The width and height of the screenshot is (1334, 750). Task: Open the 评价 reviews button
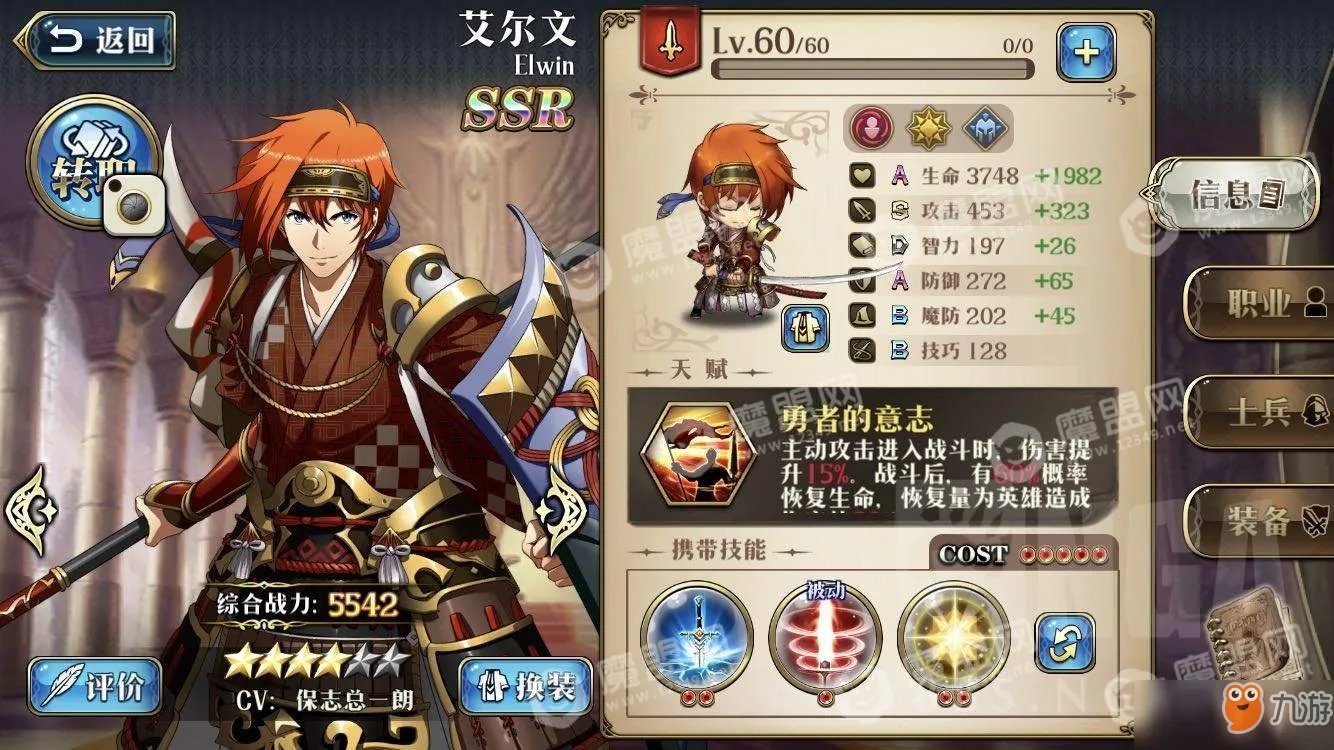click(95, 686)
